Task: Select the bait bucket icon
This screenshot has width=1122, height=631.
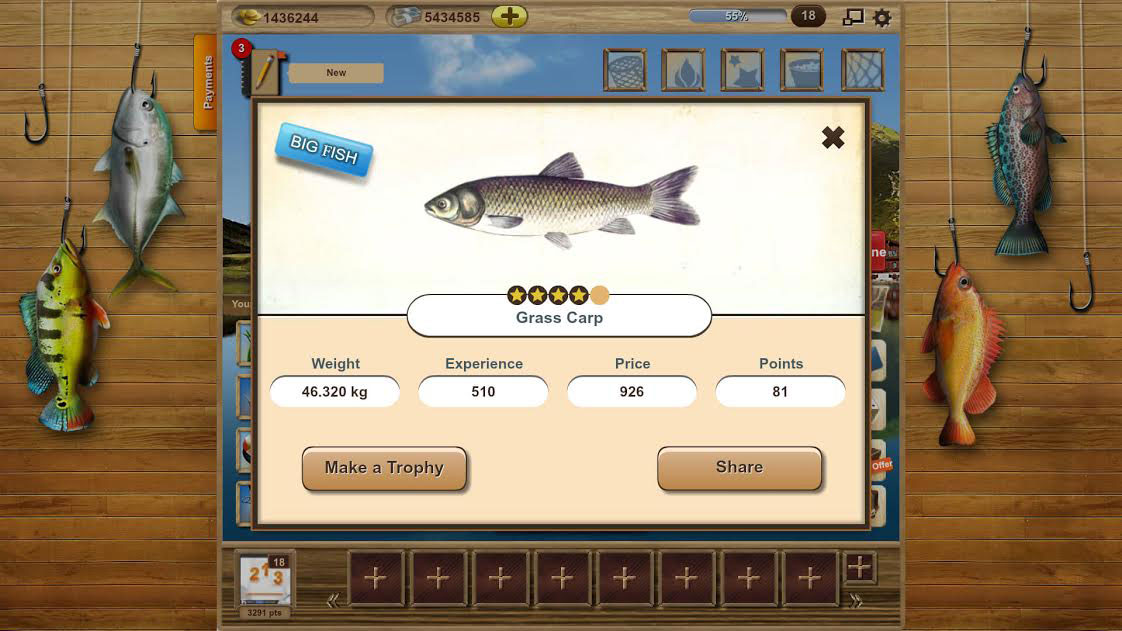Action: (802, 70)
